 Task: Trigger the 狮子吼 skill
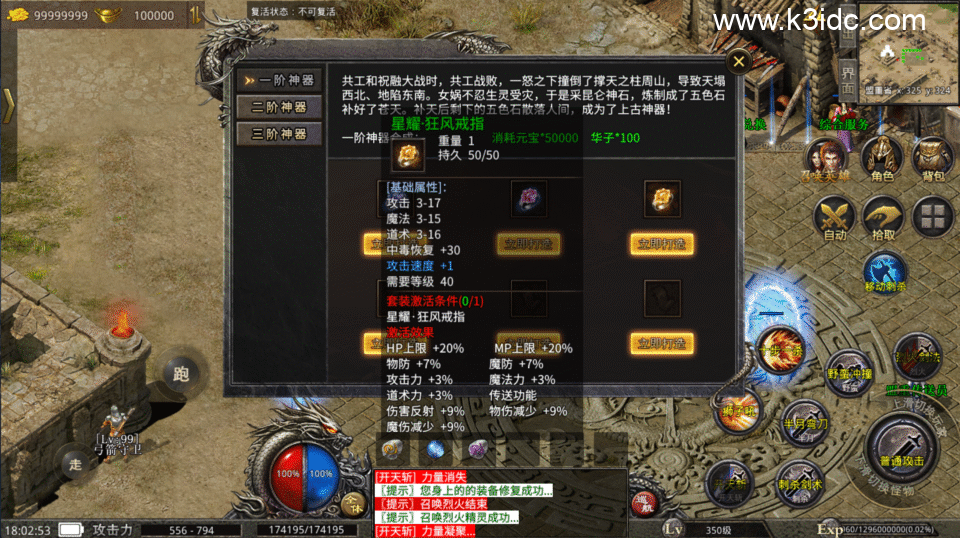click(x=737, y=408)
